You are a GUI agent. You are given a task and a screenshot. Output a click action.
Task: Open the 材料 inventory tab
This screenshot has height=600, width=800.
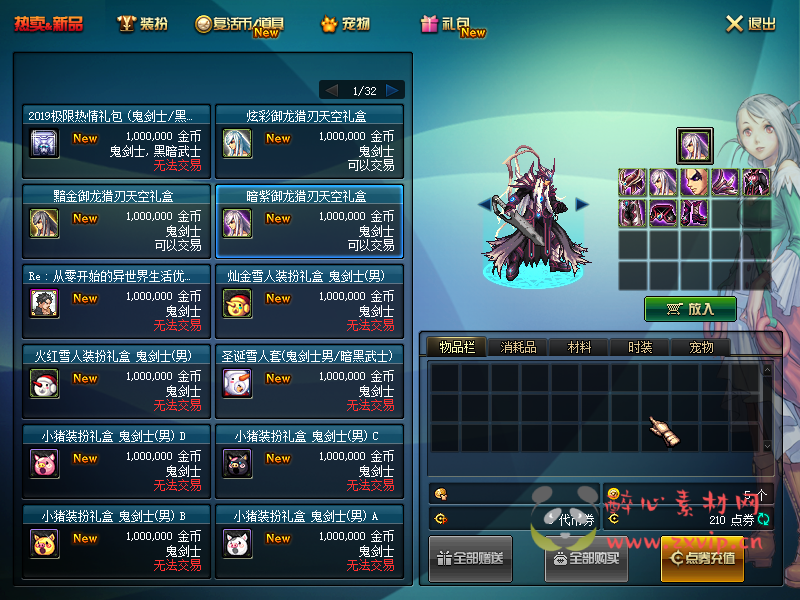(579, 347)
